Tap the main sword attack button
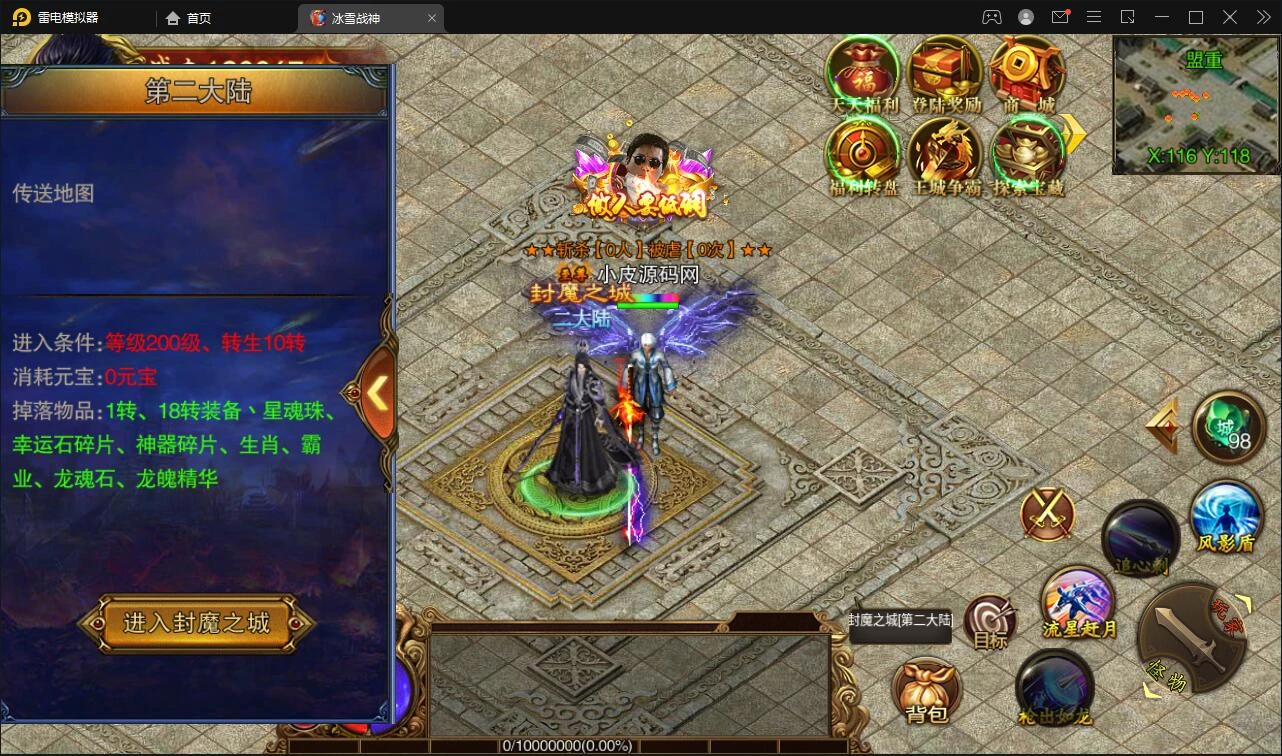This screenshot has height=756, width=1282. (1190, 639)
